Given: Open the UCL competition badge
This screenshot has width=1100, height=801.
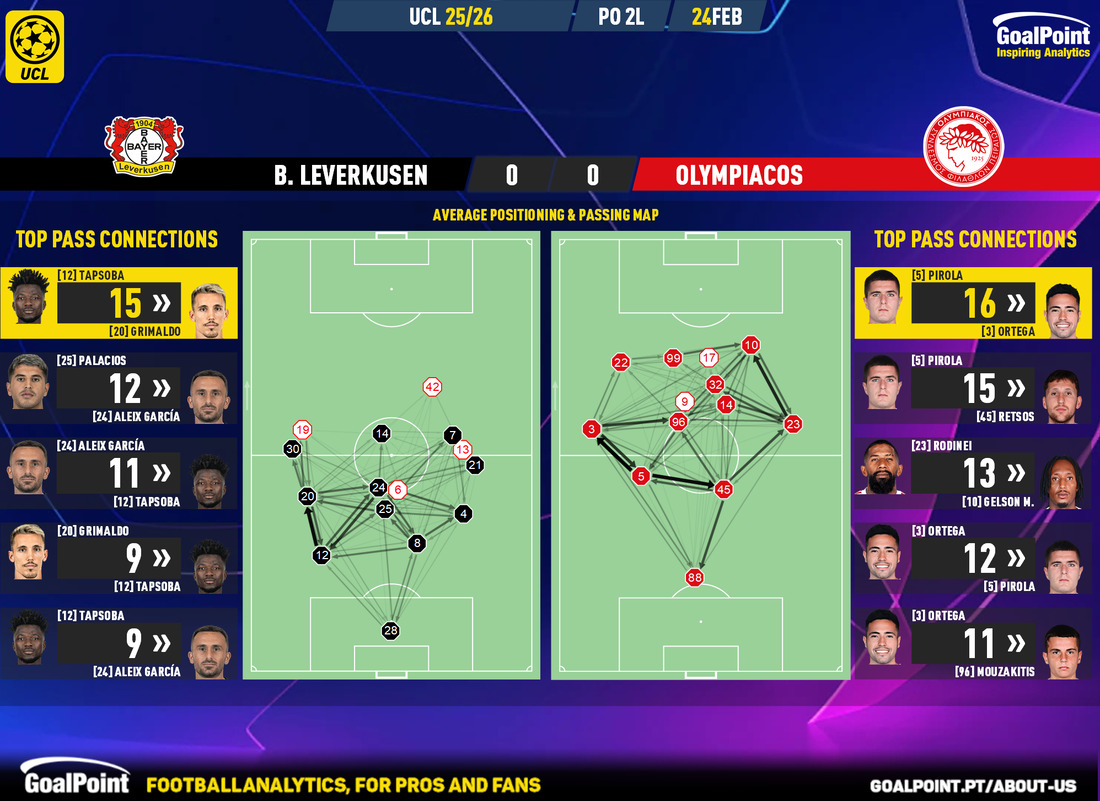Looking at the screenshot, I should coord(34,46).
